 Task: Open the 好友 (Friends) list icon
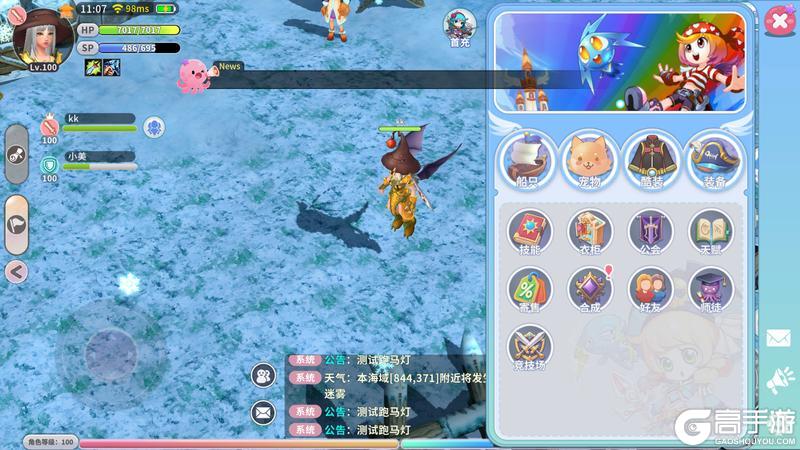[x=651, y=291]
